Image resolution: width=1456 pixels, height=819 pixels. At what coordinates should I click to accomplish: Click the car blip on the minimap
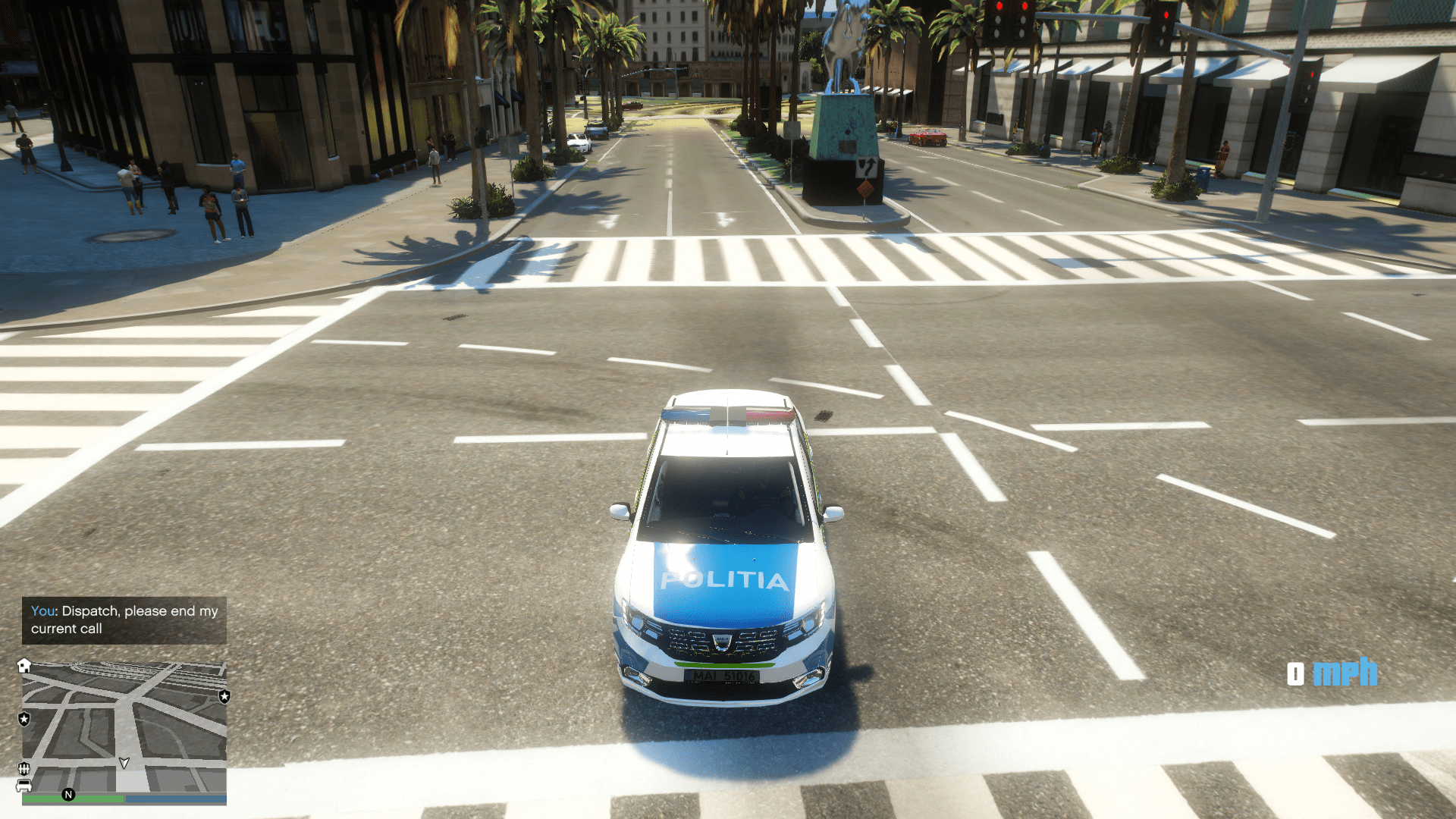point(24,786)
